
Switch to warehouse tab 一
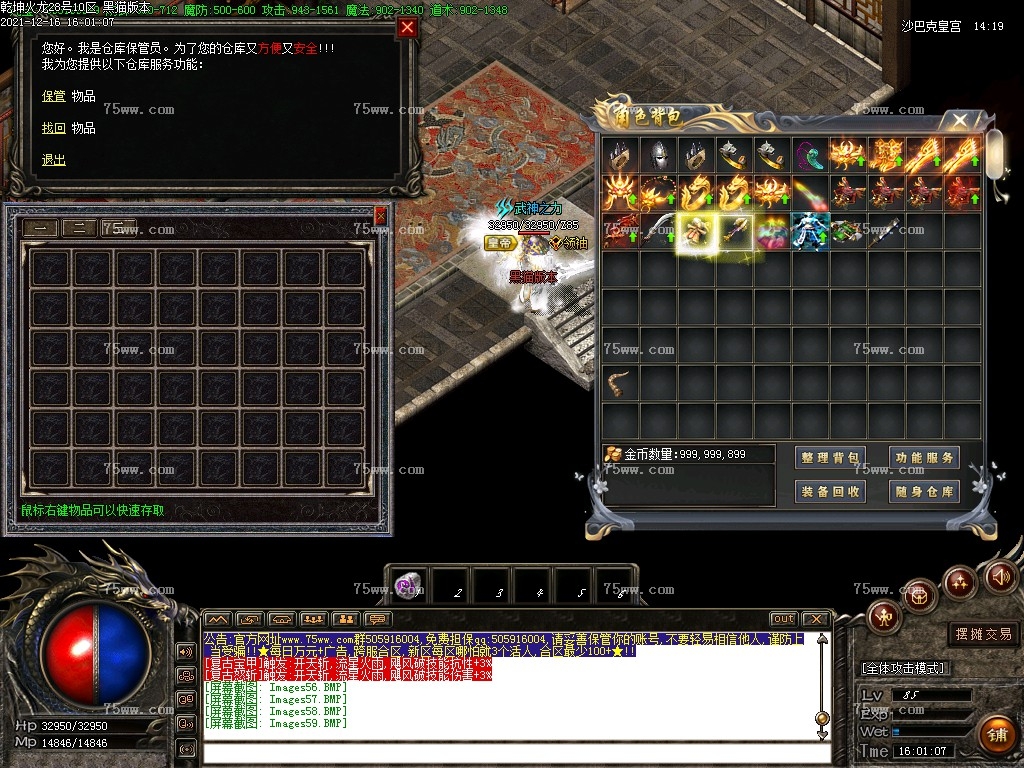pyautogui.click(x=40, y=227)
